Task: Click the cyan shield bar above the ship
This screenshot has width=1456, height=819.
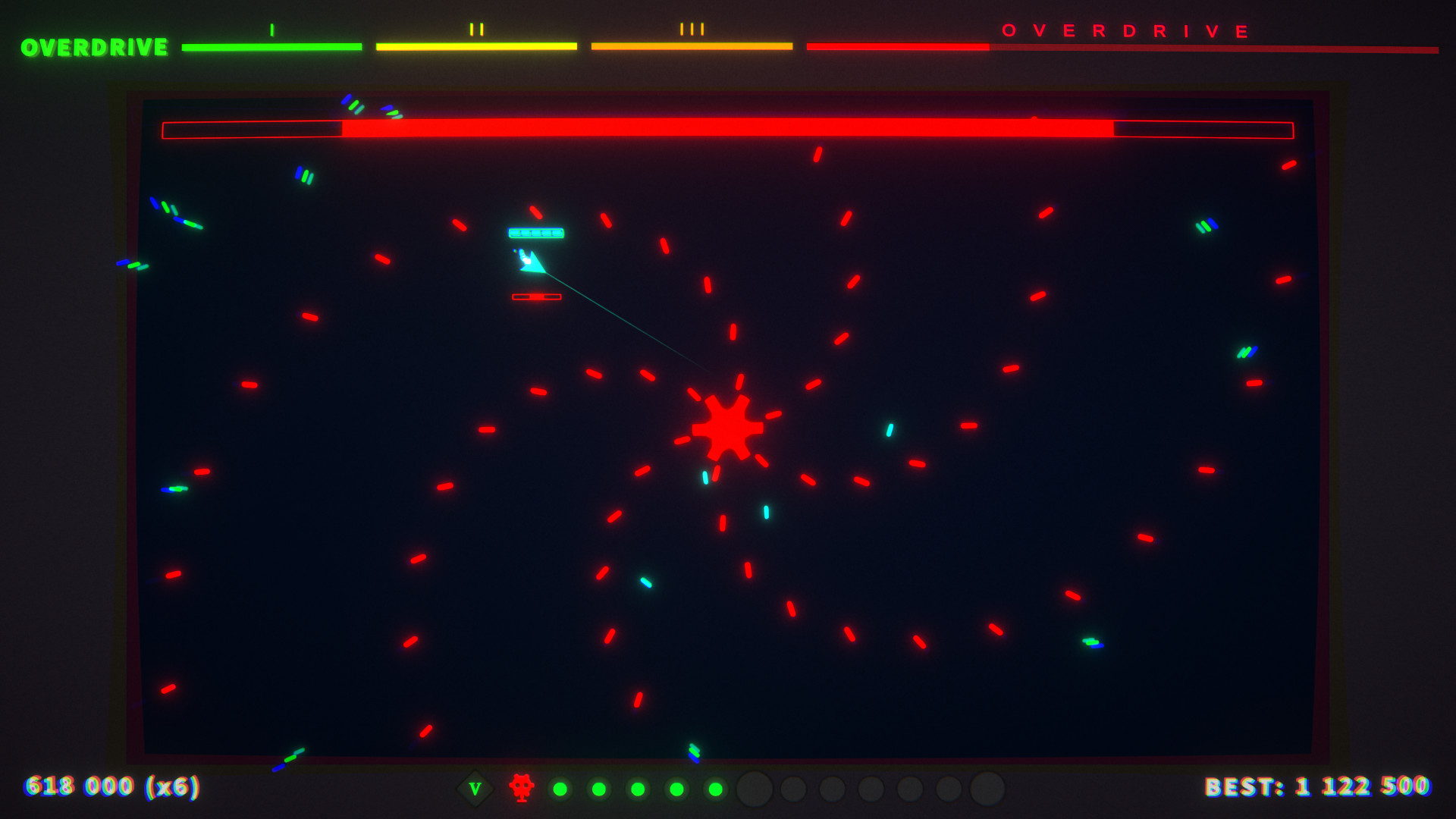Action: pyautogui.click(x=535, y=234)
